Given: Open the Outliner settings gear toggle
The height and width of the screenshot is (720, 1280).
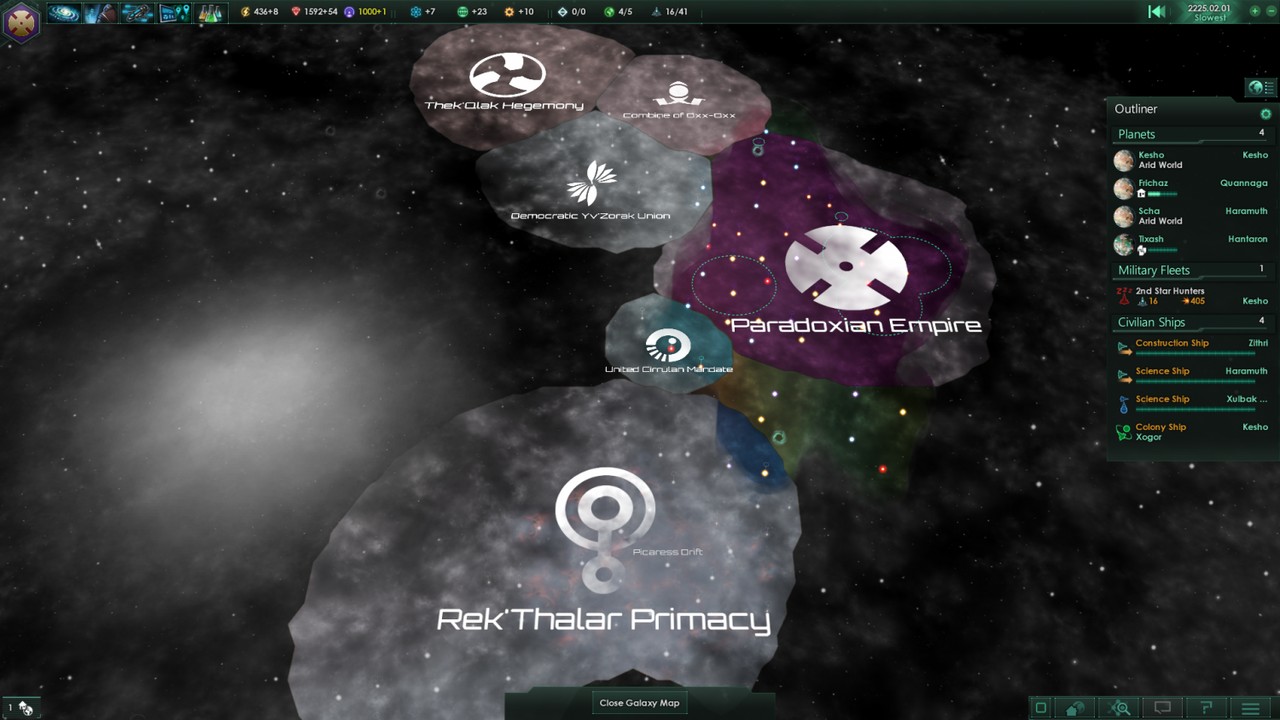Looking at the screenshot, I should [1265, 113].
